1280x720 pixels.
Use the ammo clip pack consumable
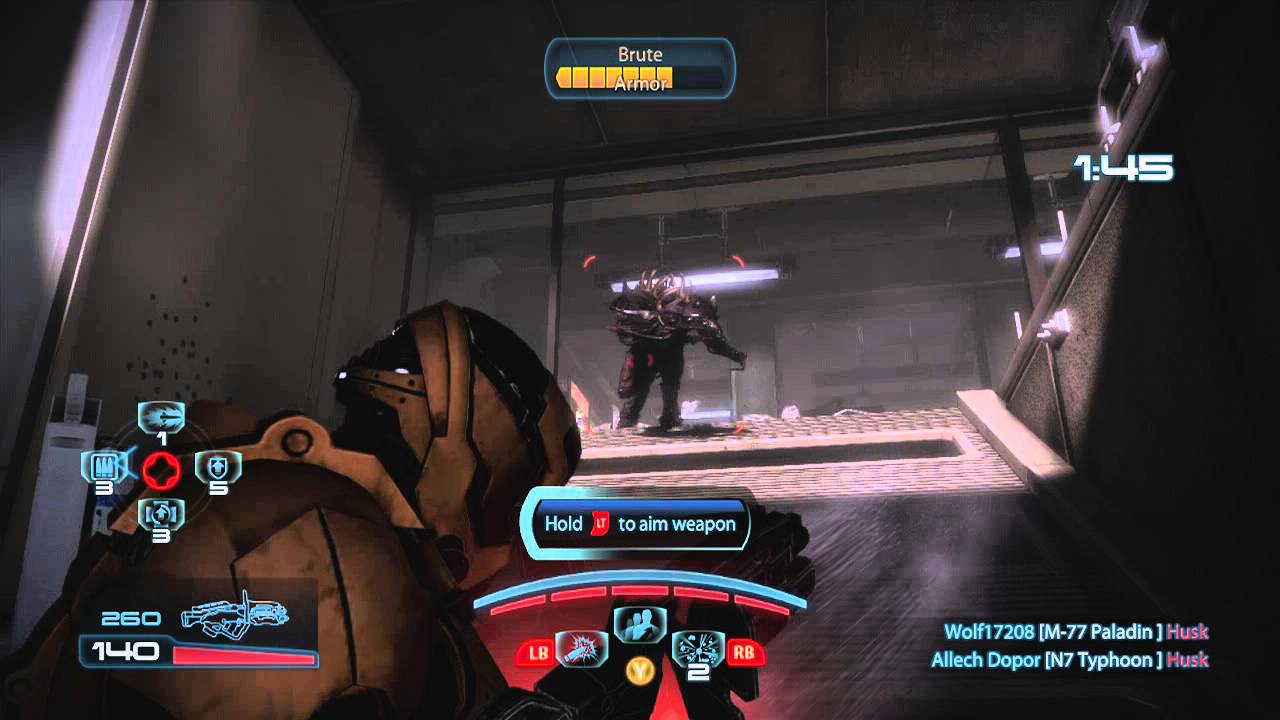(x=103, y=466)
